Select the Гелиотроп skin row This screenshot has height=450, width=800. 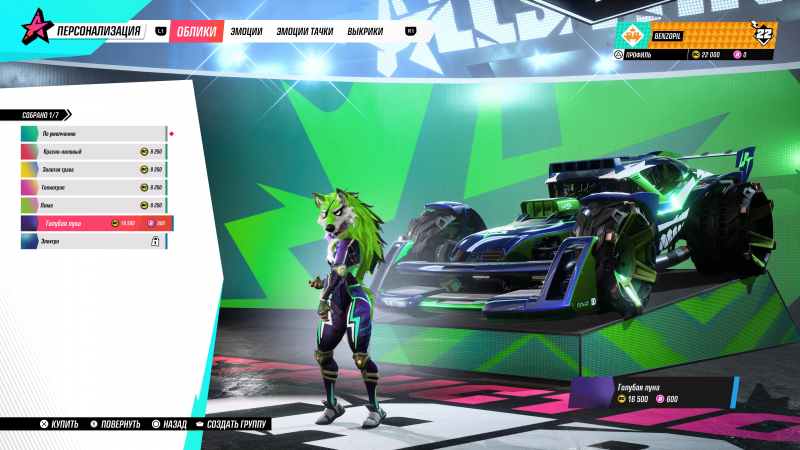[93, 187]
